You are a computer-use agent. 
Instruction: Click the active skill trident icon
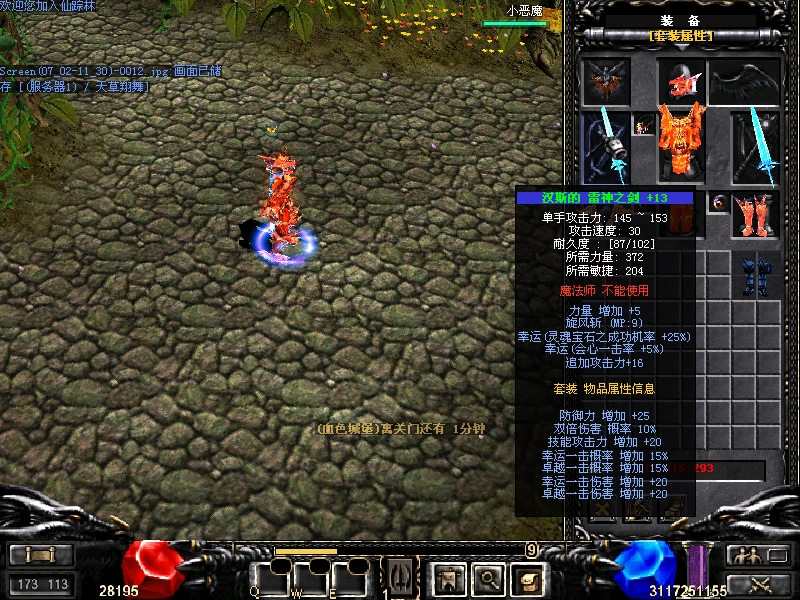[x=399, y=576]
